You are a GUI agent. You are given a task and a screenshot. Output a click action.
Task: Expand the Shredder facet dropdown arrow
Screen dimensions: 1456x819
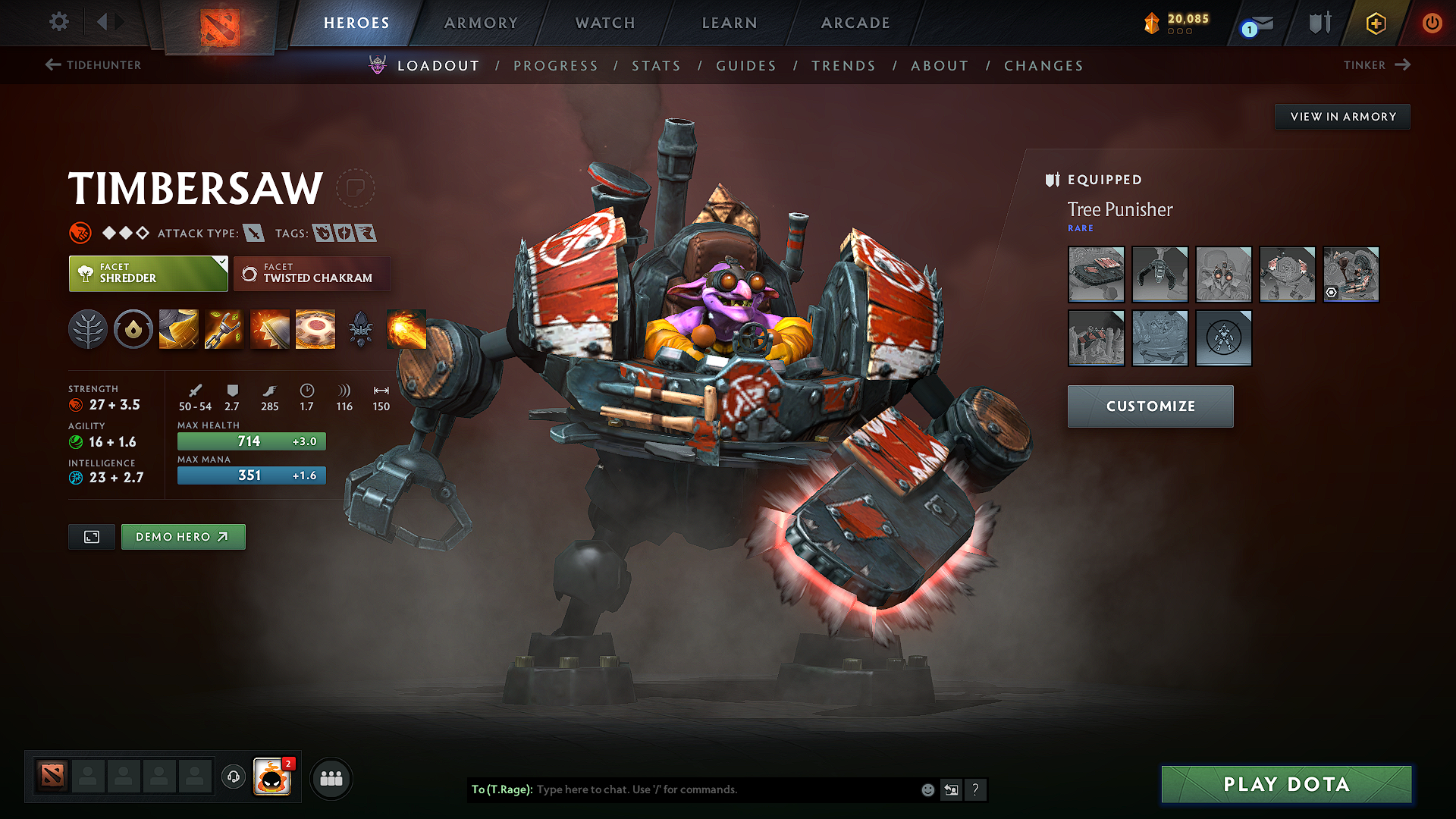point(221,263)
